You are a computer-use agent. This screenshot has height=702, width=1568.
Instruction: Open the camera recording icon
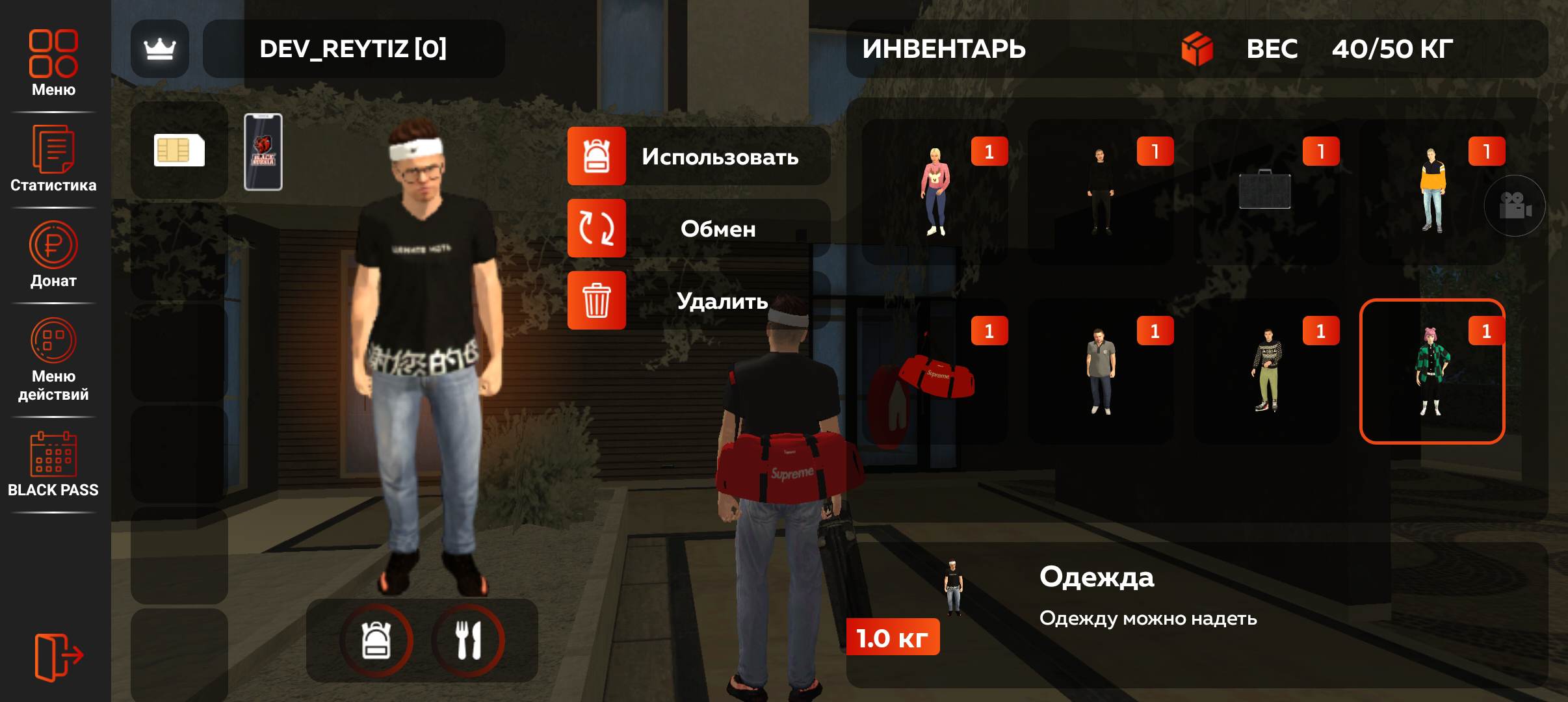(x=1515, y=205)
